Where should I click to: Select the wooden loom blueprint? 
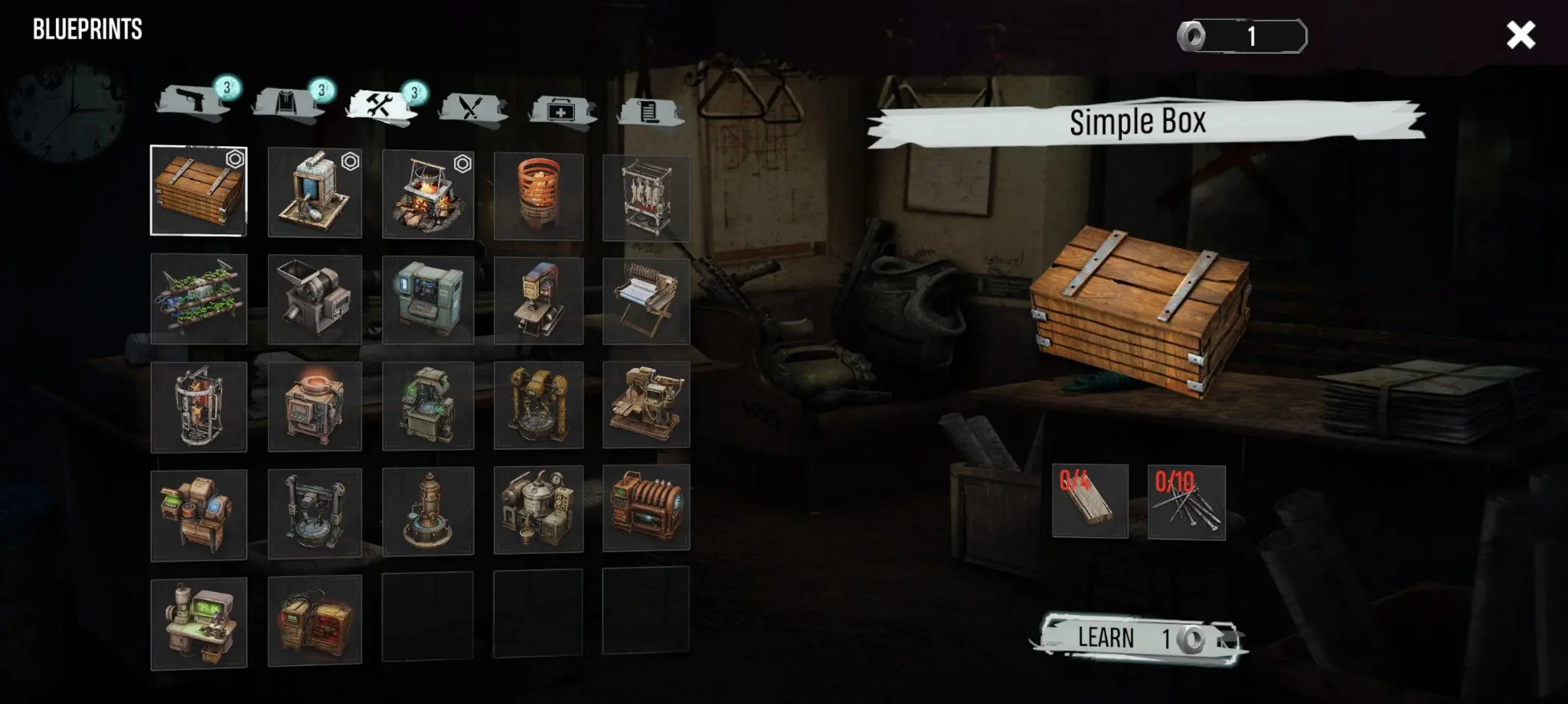point(645,301)
